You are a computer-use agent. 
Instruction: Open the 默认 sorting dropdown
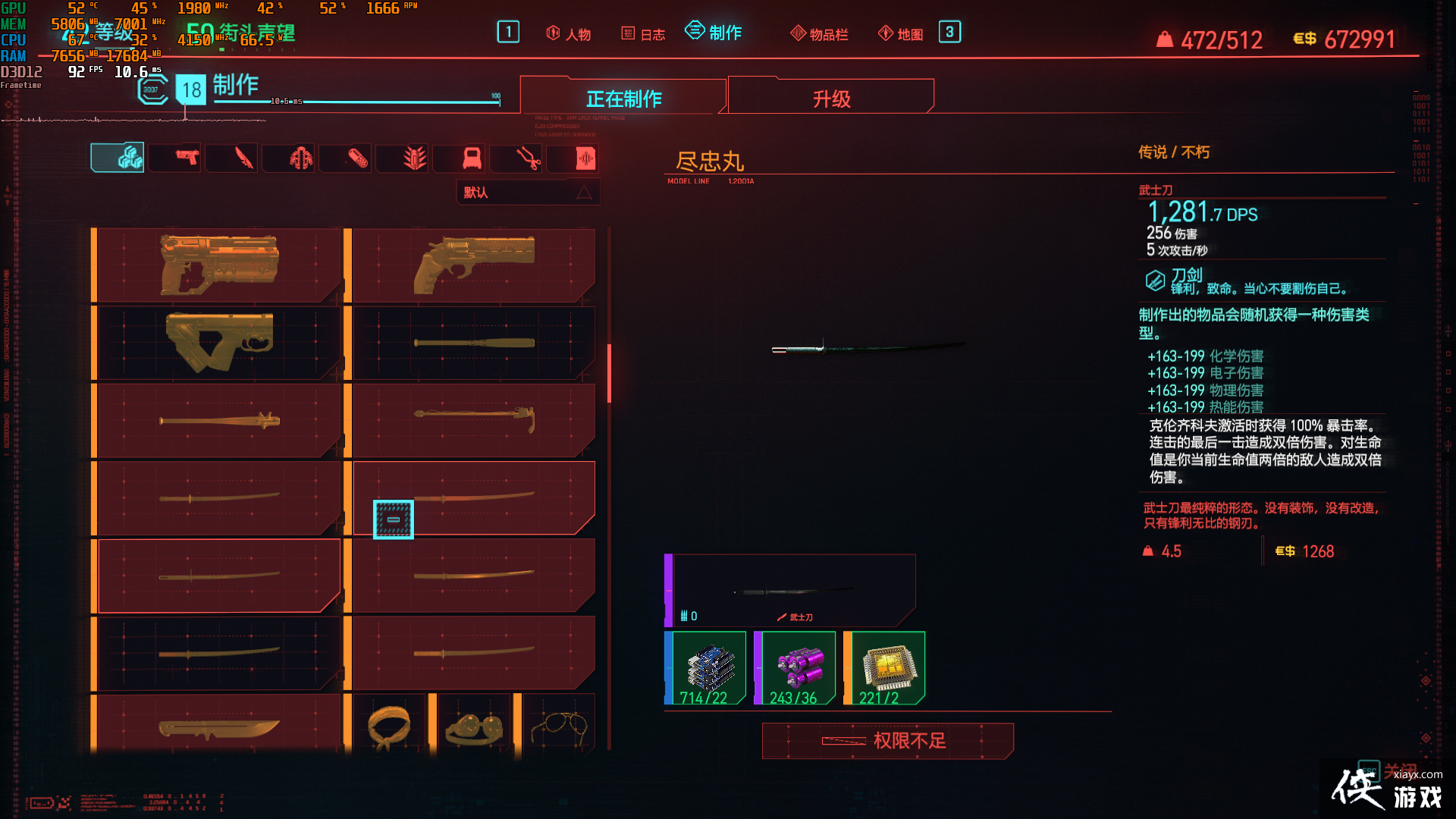[x=527, y=192]
